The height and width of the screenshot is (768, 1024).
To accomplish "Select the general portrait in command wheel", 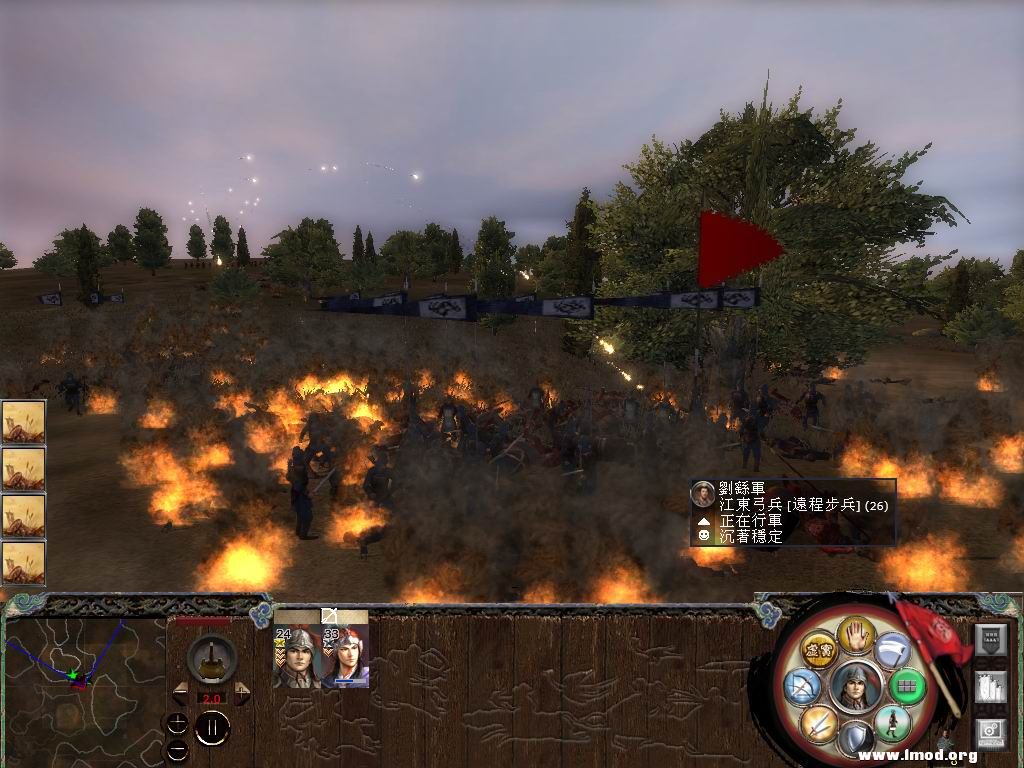I will (x=855, y=686).
